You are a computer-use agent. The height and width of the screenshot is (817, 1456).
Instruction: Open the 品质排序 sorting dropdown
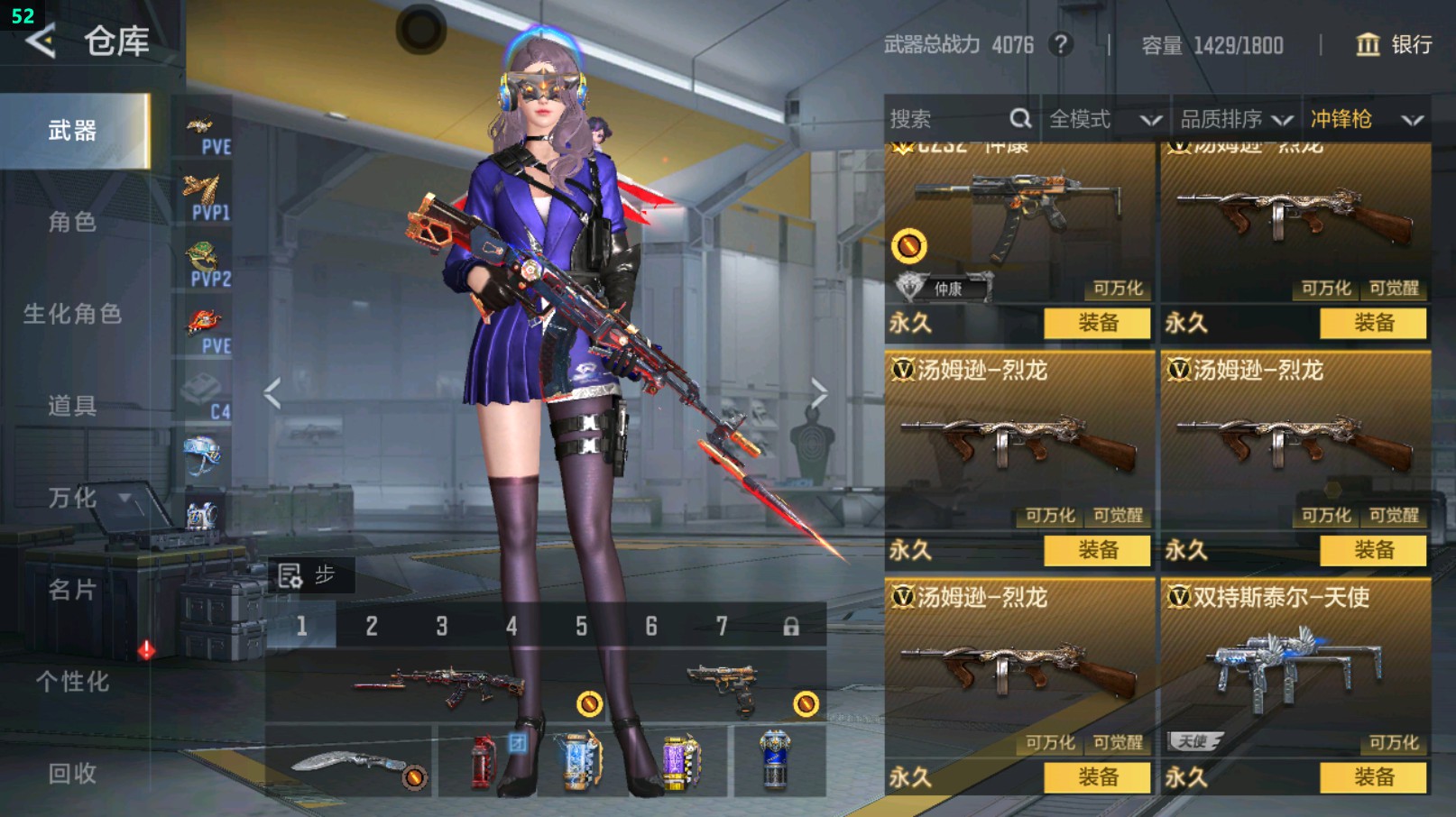tap(1236, 119)
